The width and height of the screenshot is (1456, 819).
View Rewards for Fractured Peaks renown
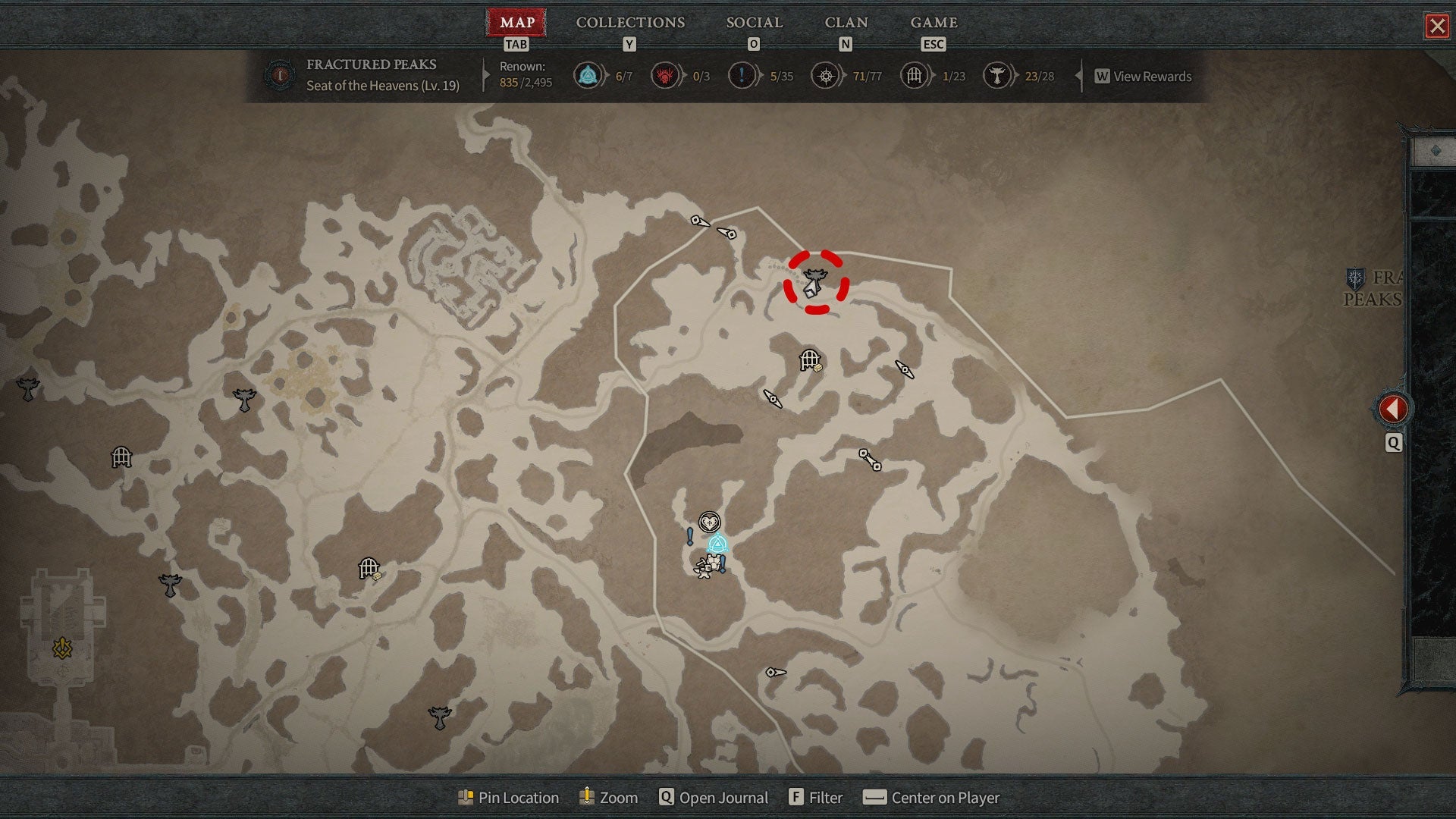pyautogui.click(x=1143, y=77)
